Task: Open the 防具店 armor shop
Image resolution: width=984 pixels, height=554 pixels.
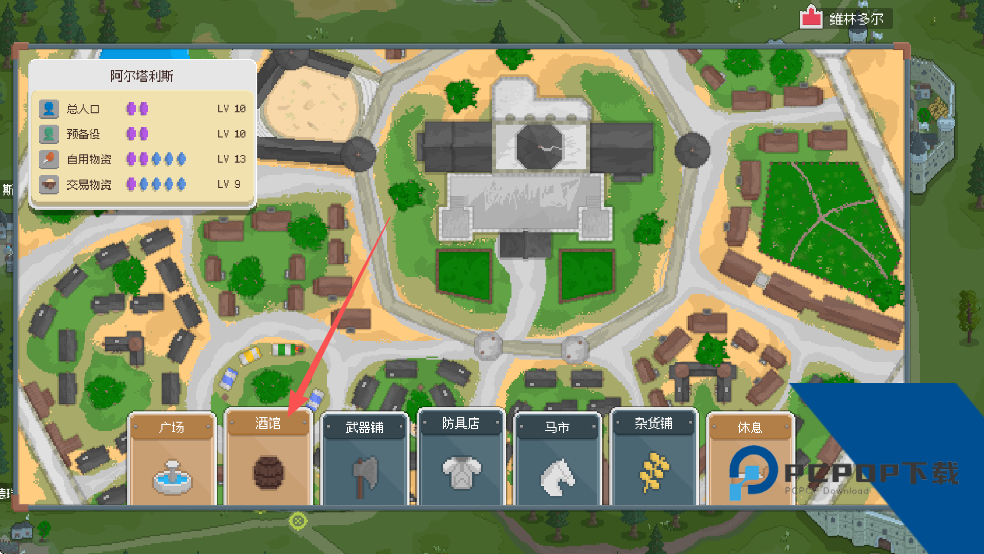Action: (461, 458)
